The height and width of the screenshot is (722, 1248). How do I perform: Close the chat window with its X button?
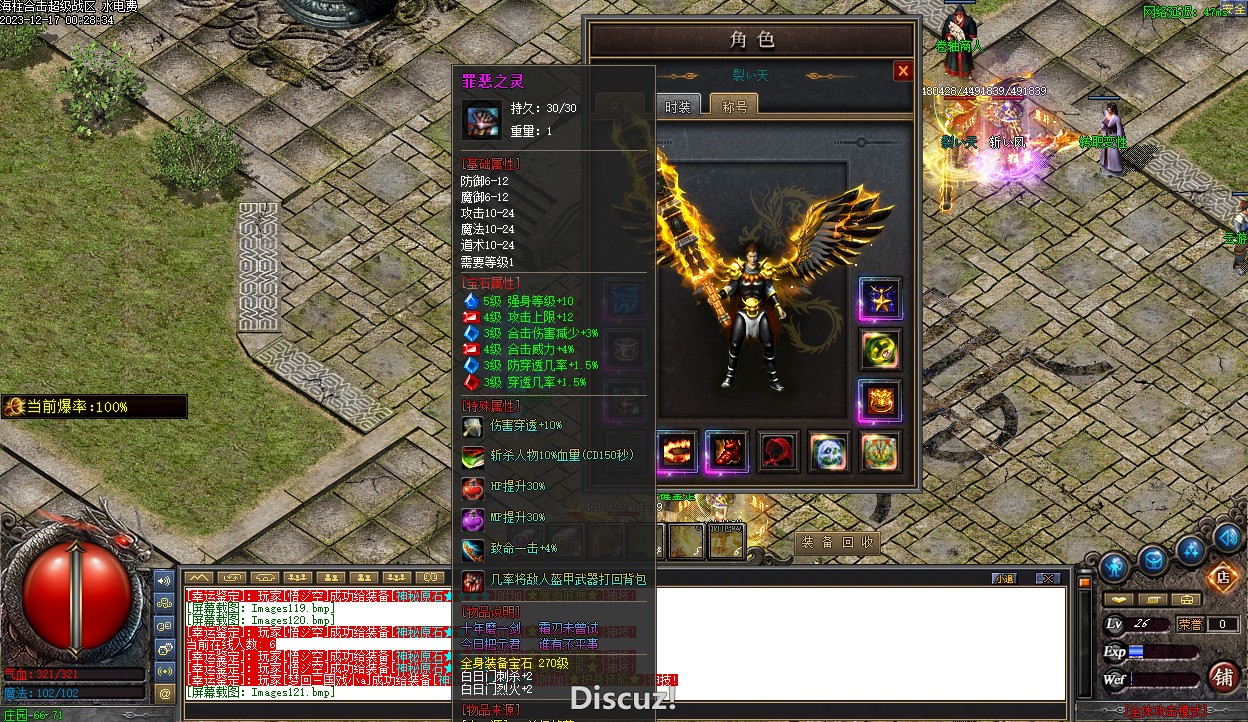pyautogui.click(x=1047, y=578)
